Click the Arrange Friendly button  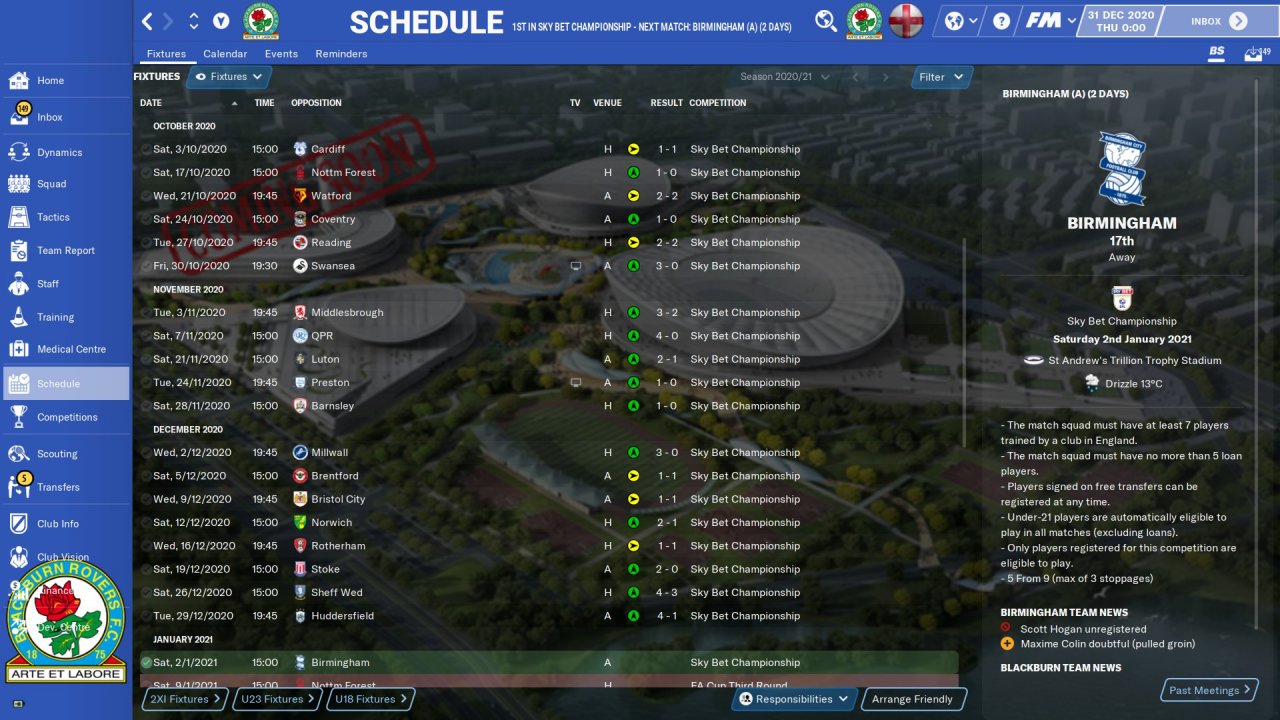pos(912,699)
